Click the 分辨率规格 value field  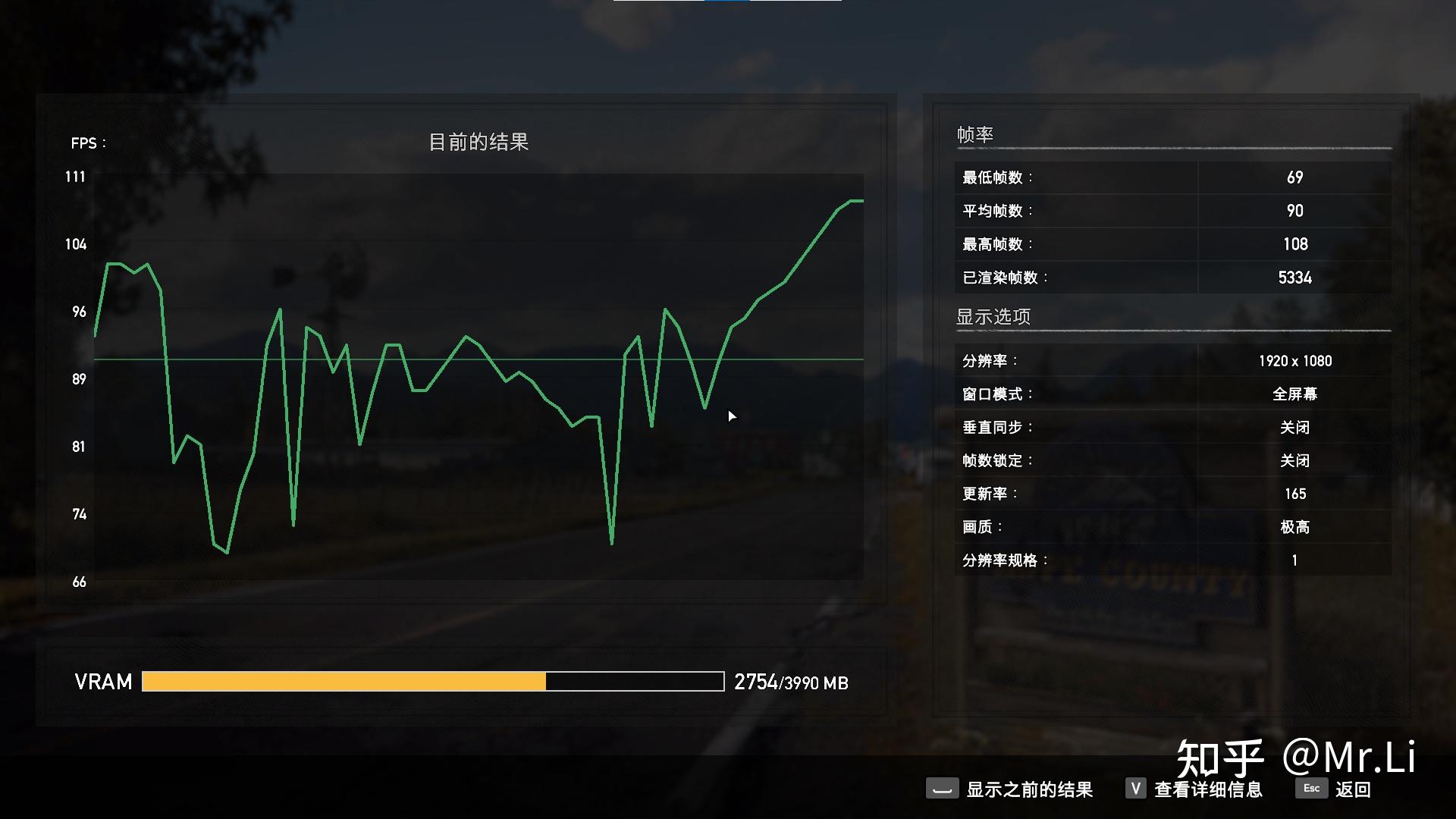pyautogui.click(x=1294, y=560)
